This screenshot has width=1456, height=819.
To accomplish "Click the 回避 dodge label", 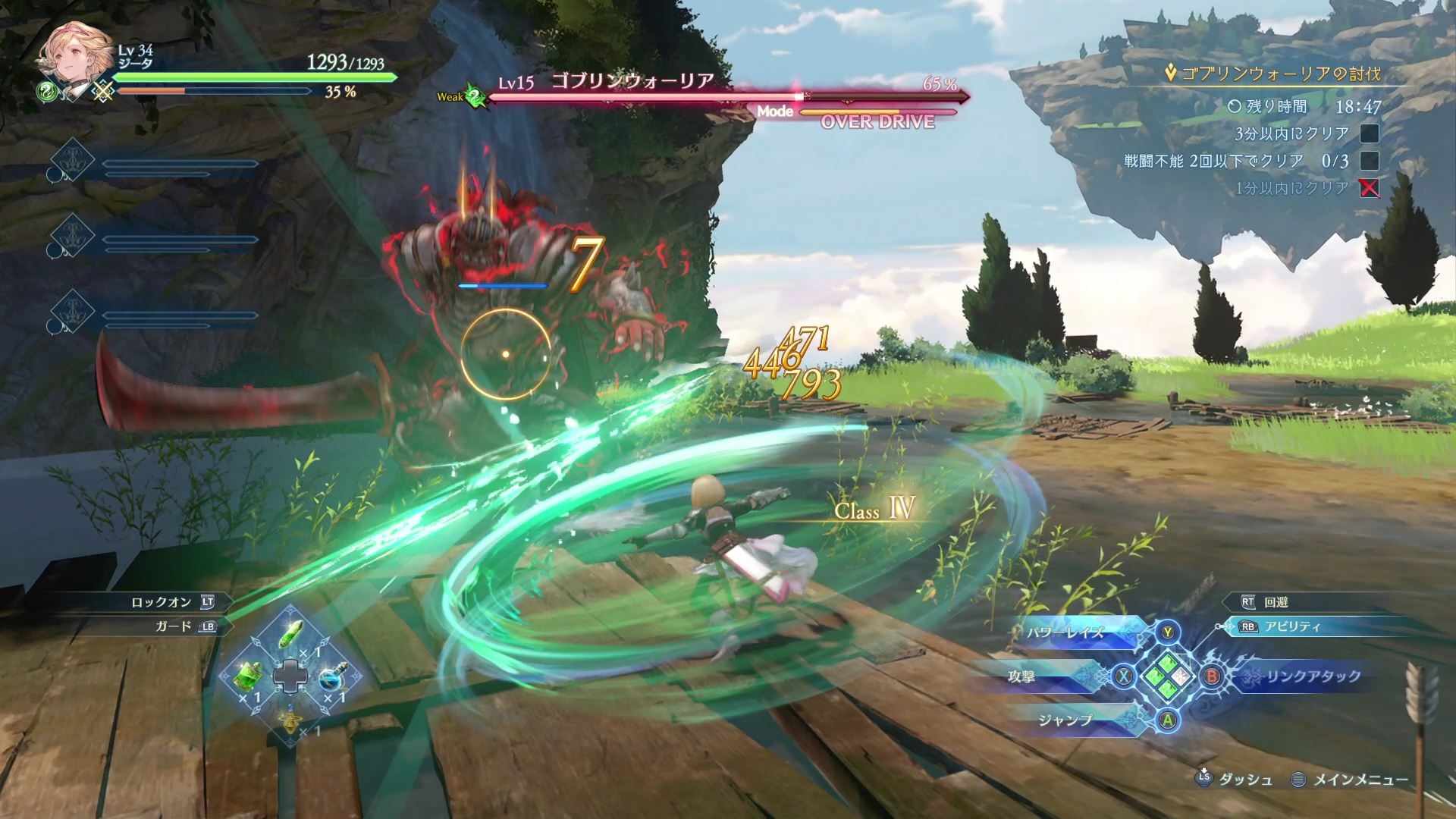I will (x=1276, y=602).
